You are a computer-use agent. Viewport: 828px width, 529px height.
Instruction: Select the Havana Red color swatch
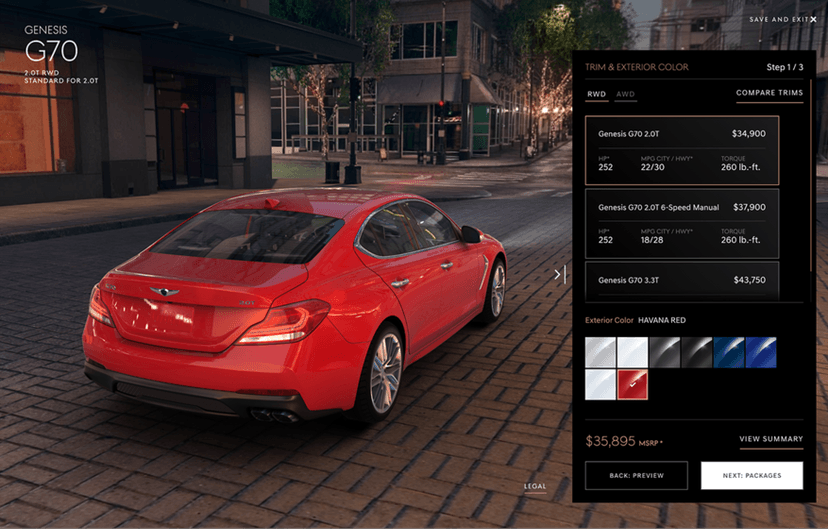[632, 385]
